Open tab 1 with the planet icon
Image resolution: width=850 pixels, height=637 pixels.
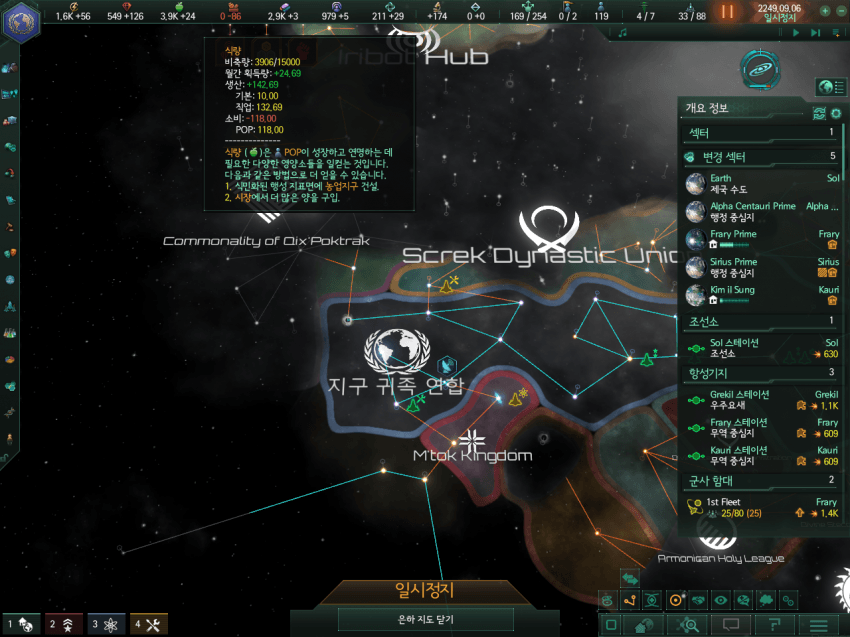pyautogui.click(x=22, y=624)
